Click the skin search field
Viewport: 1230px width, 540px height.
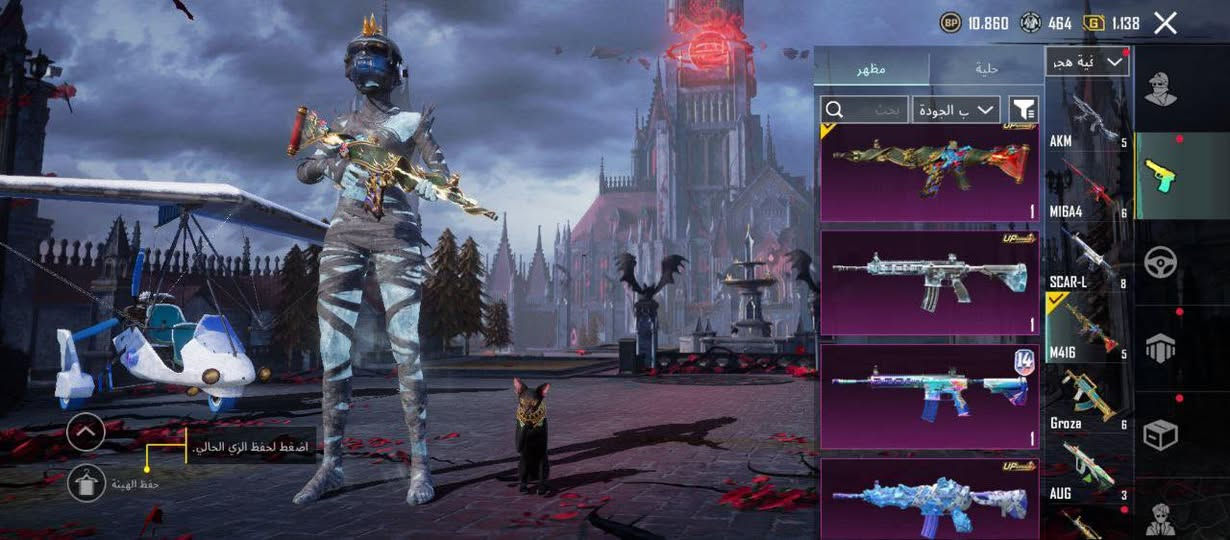tap(864, 109)
